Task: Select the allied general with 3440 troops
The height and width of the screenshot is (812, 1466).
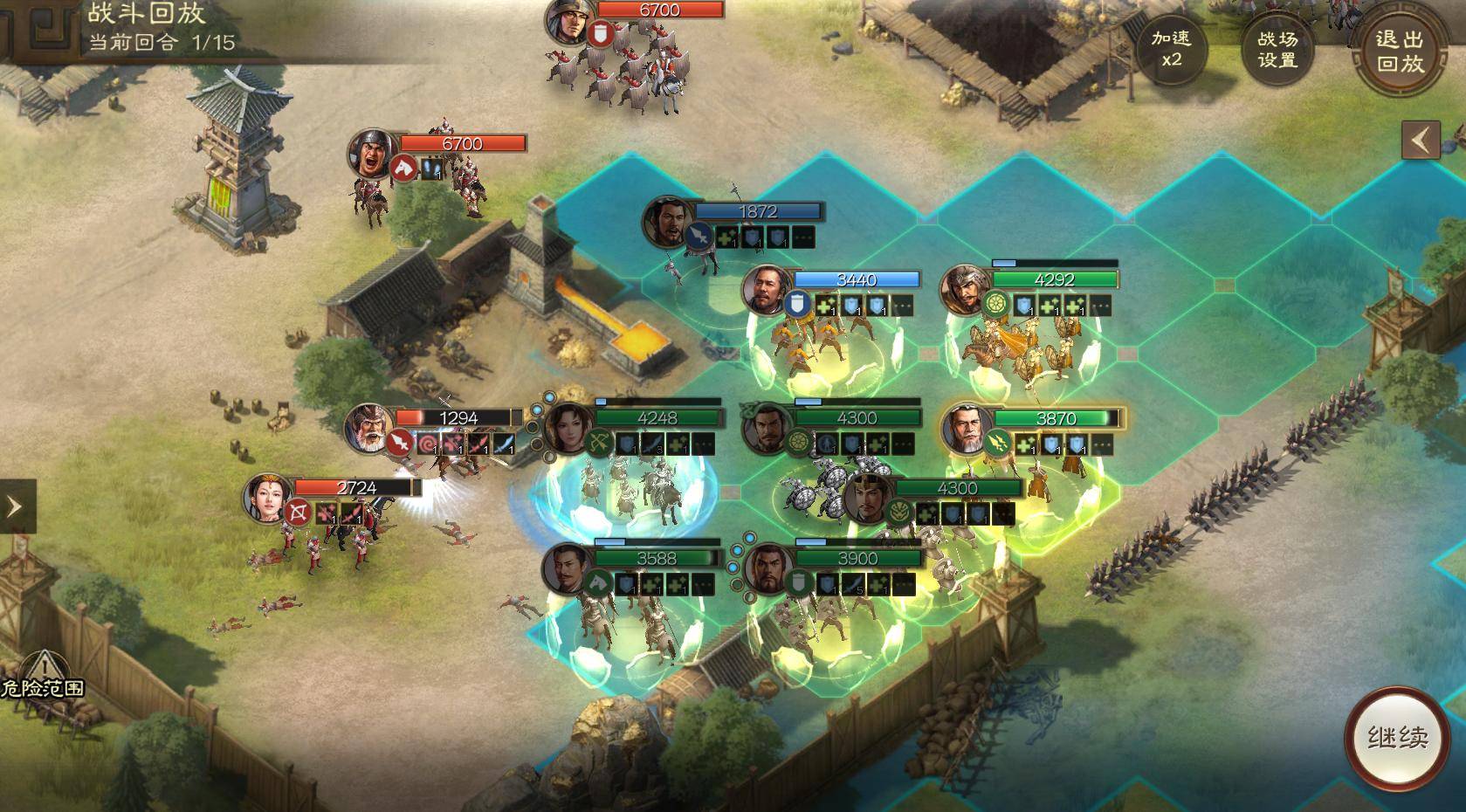Action: pos(767,290)
